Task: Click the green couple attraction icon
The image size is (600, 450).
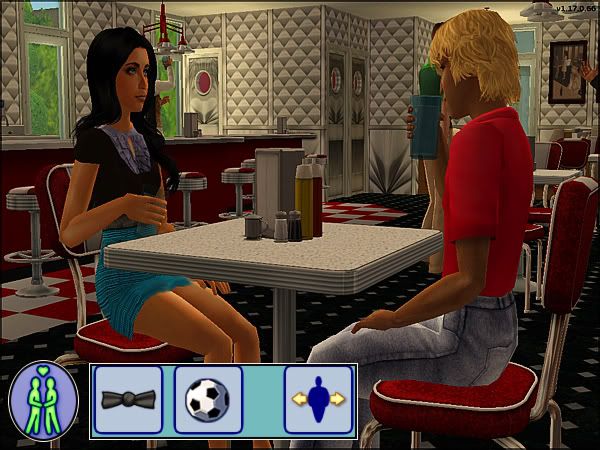Action: click(x=43, y=400)
